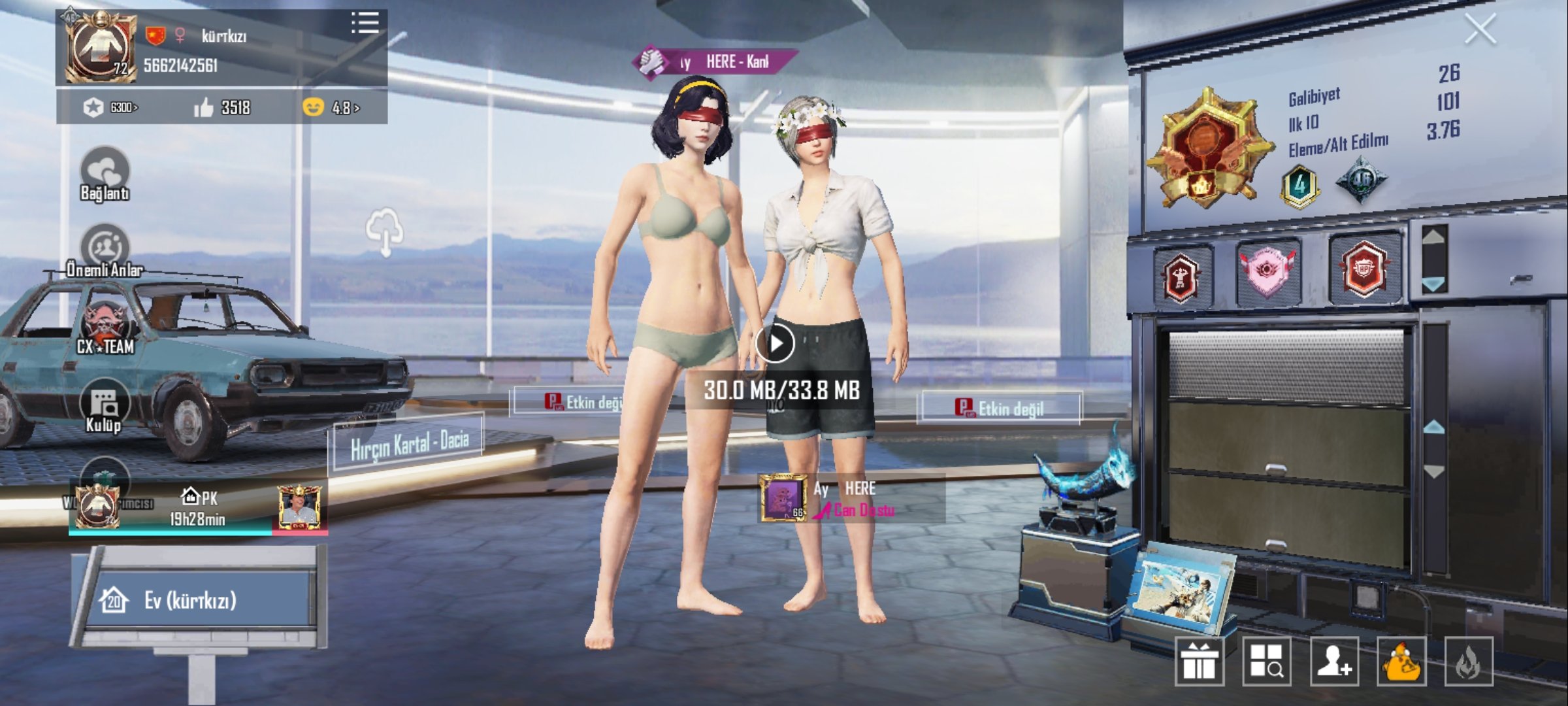Open the list menu beside kürtkızı's name

pyautogui.click(x=365, y=23)
